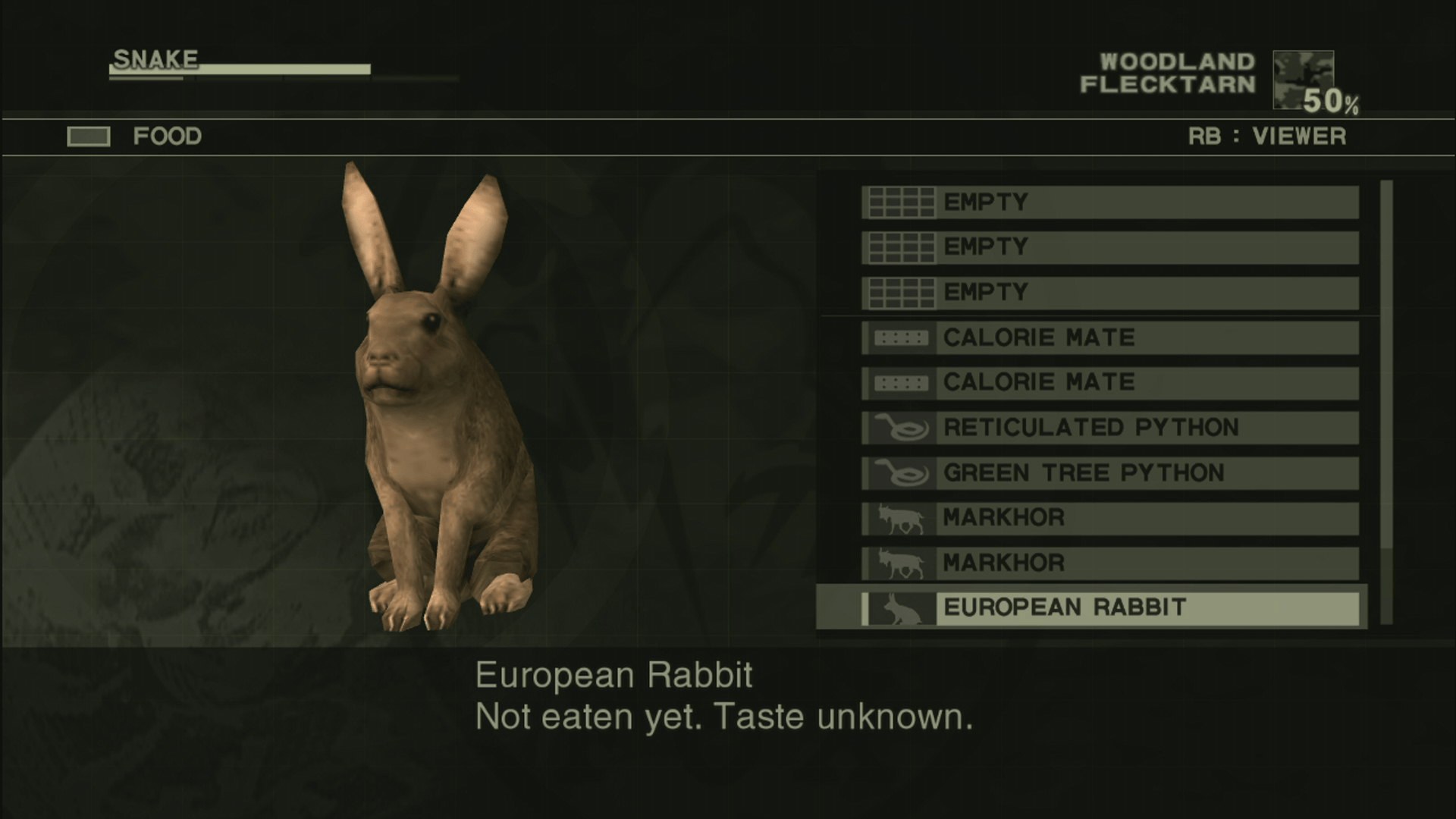Highlight the European Rabbit entry
This screenshot has width=1456, height=819.
pos(1110,607)
